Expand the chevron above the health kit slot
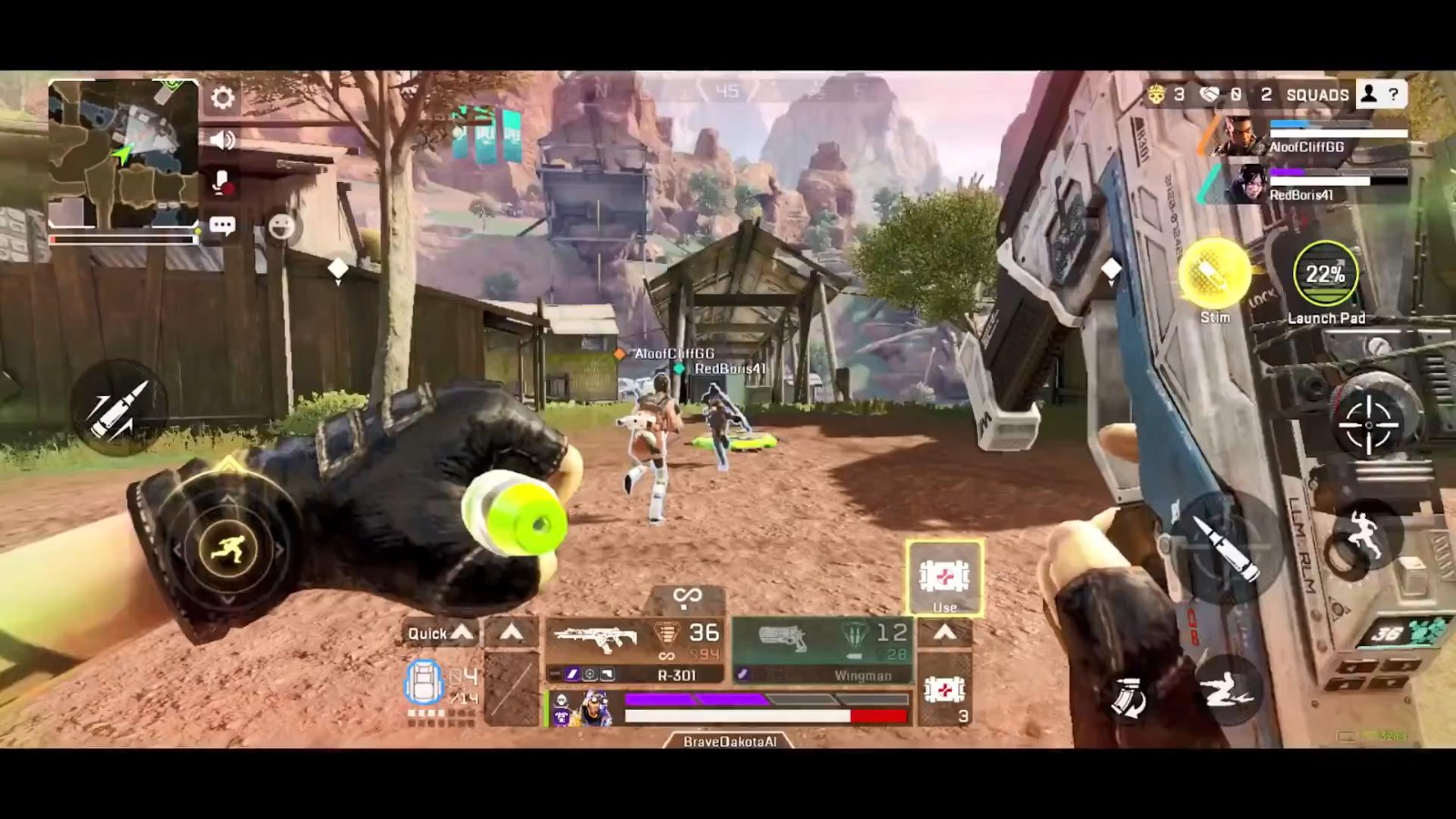This screenshot has height=819, width=1456. click(946, 632)
